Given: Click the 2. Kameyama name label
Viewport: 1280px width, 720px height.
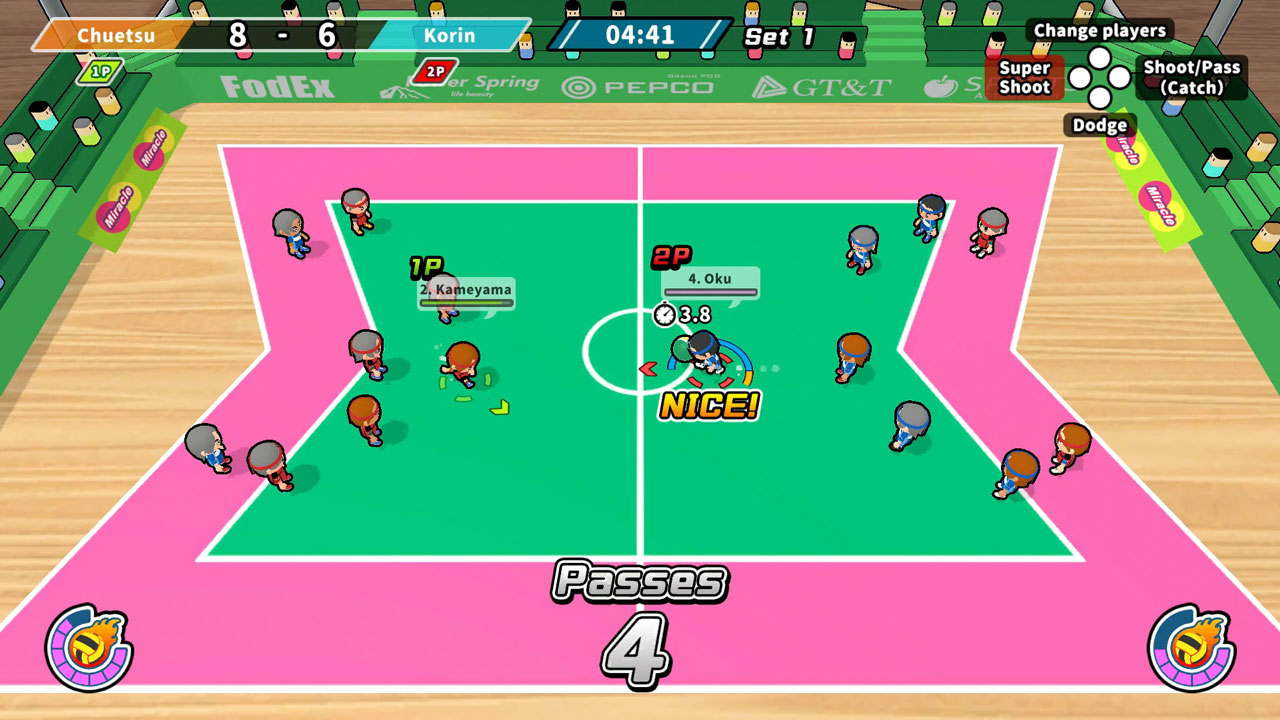Looking at the screenshot, I should pos(465,291).
